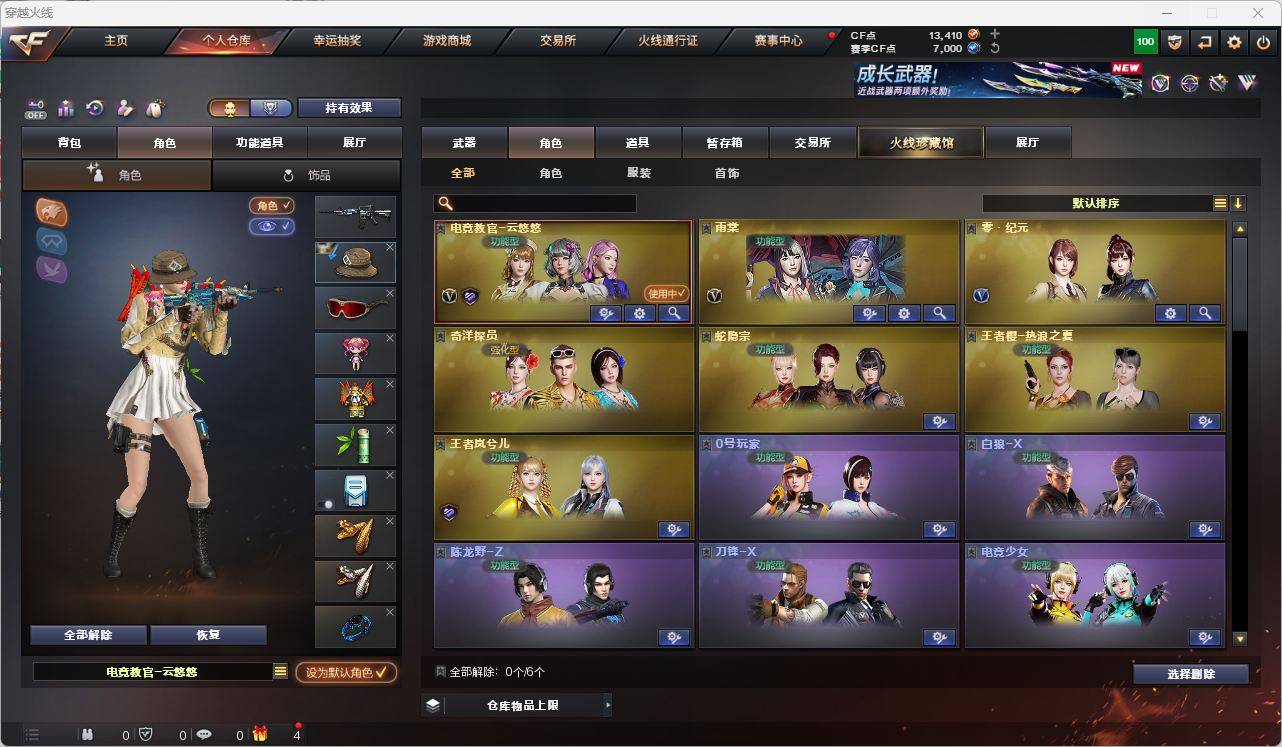This screenshot has height=747, width=1282.
Task: Click the magnifier icon on 雨棠 character card
Action: coord(939,313)
